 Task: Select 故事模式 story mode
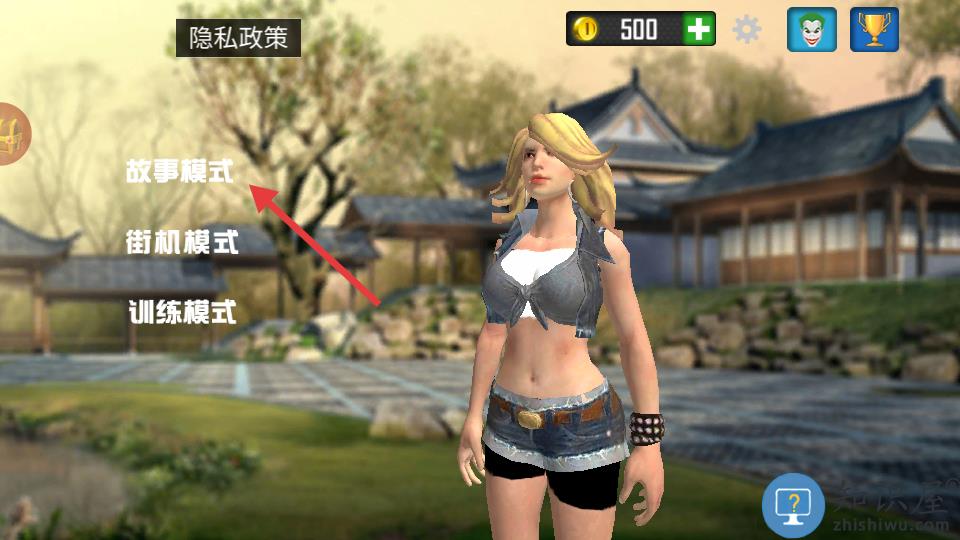(x=179, y=171)
